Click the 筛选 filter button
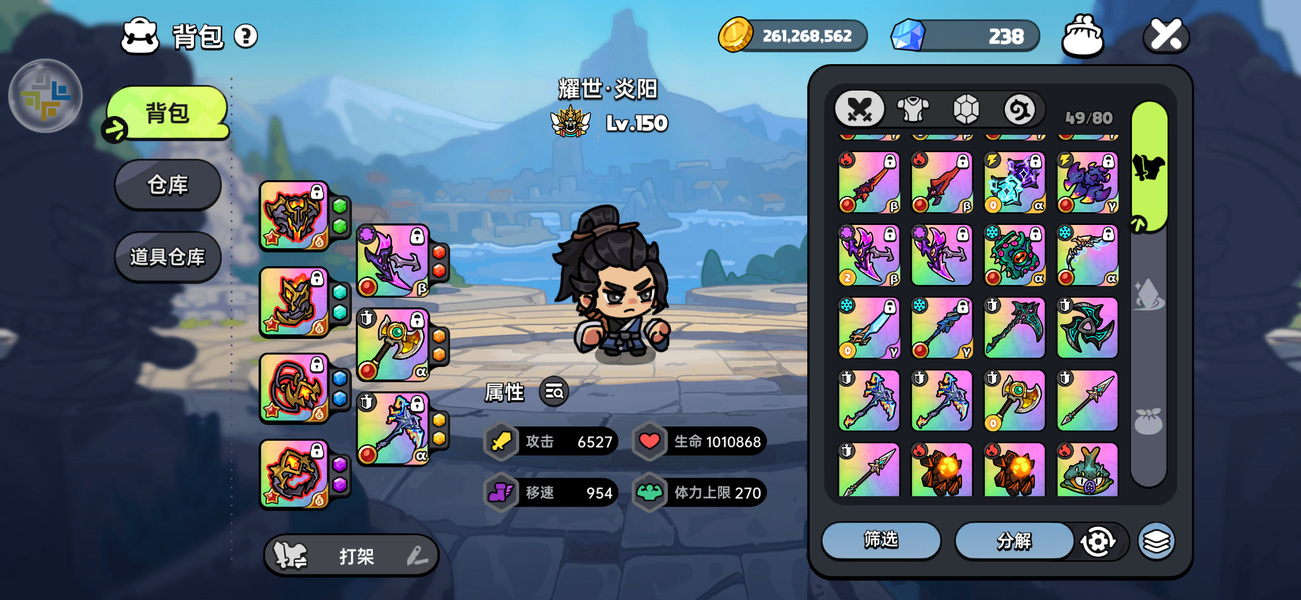 point(881,541)
